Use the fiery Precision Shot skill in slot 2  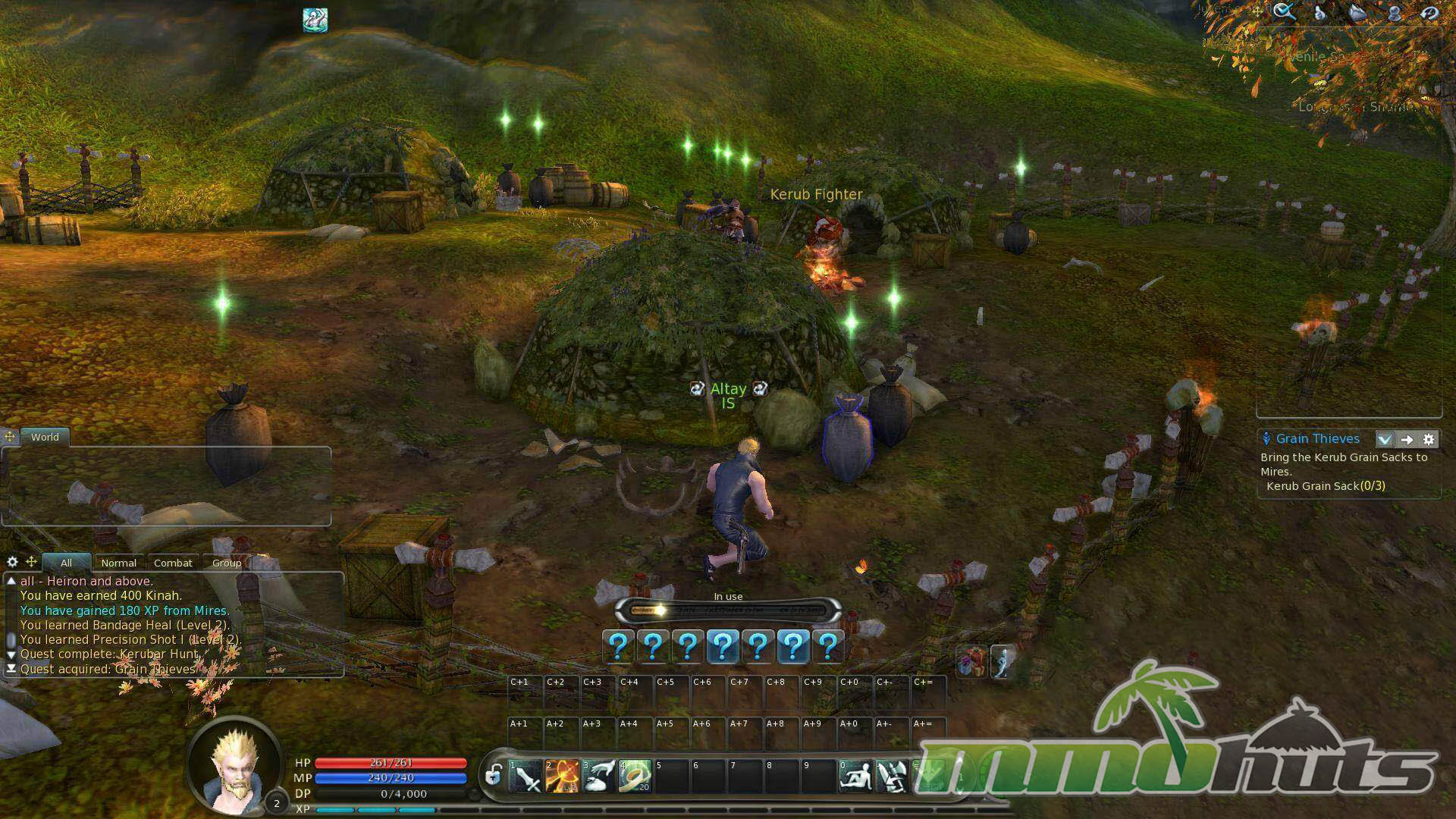561,776
